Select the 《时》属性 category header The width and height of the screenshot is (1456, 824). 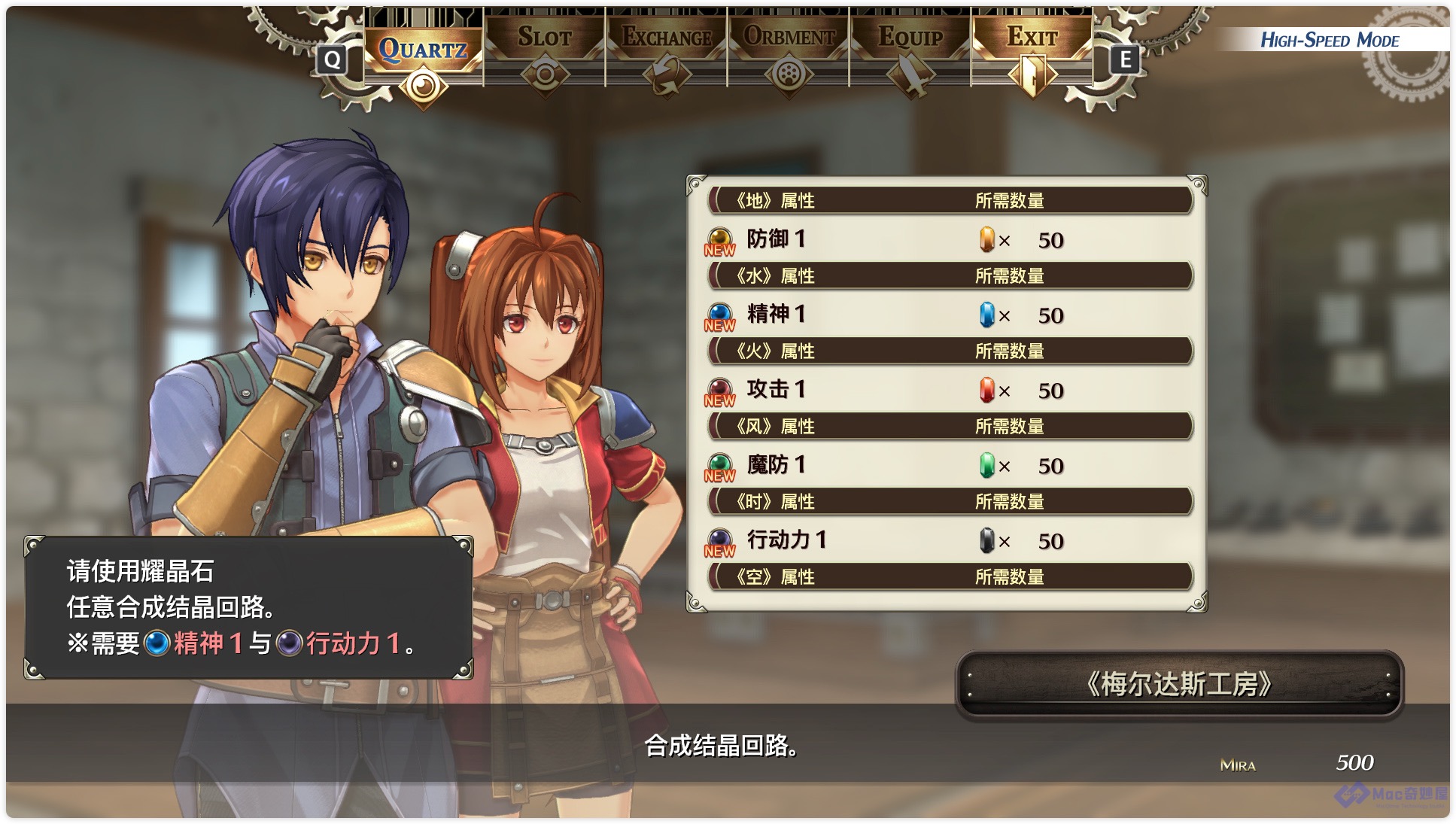950,501
